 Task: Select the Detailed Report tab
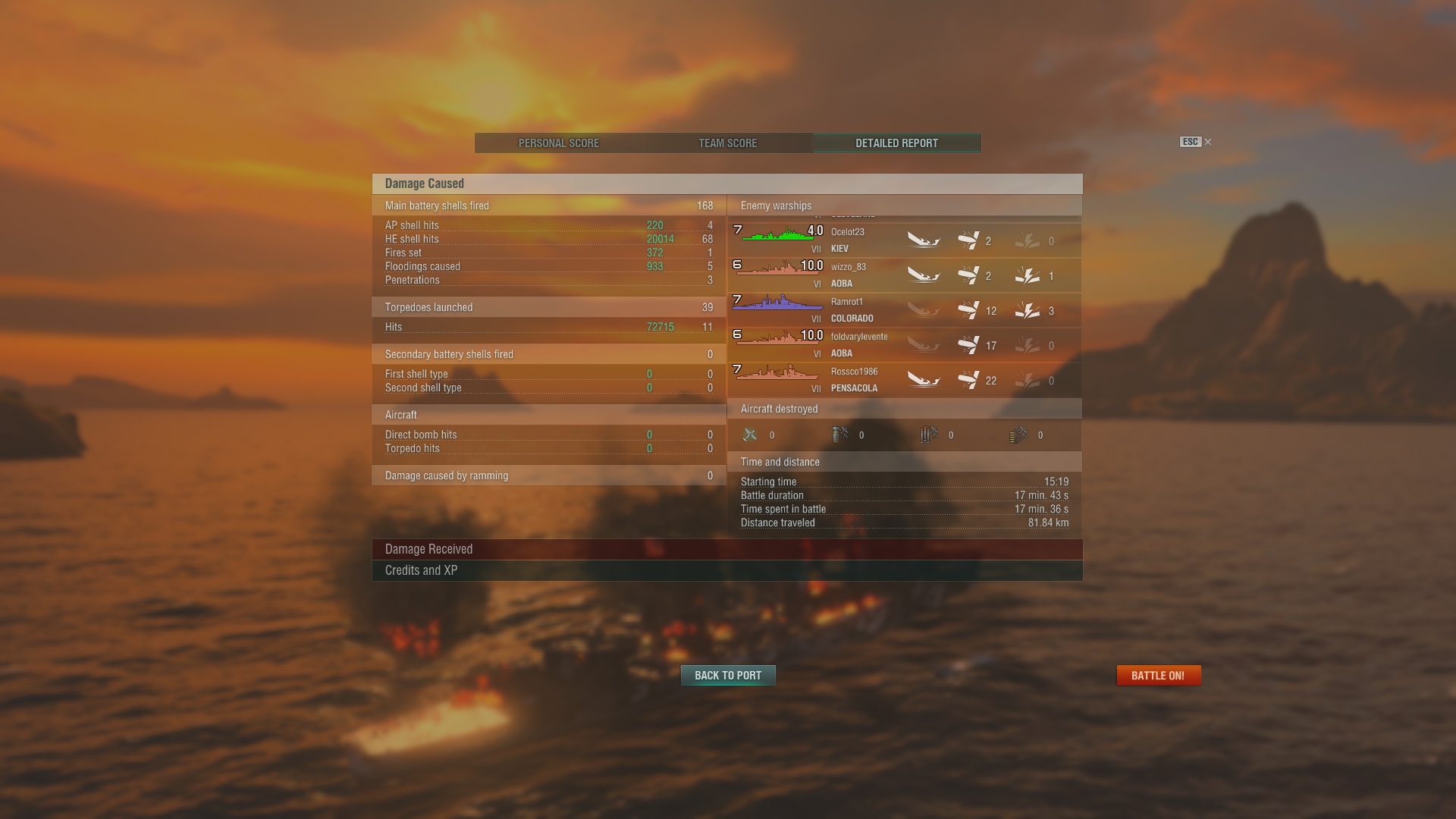[x=896, y=143]
